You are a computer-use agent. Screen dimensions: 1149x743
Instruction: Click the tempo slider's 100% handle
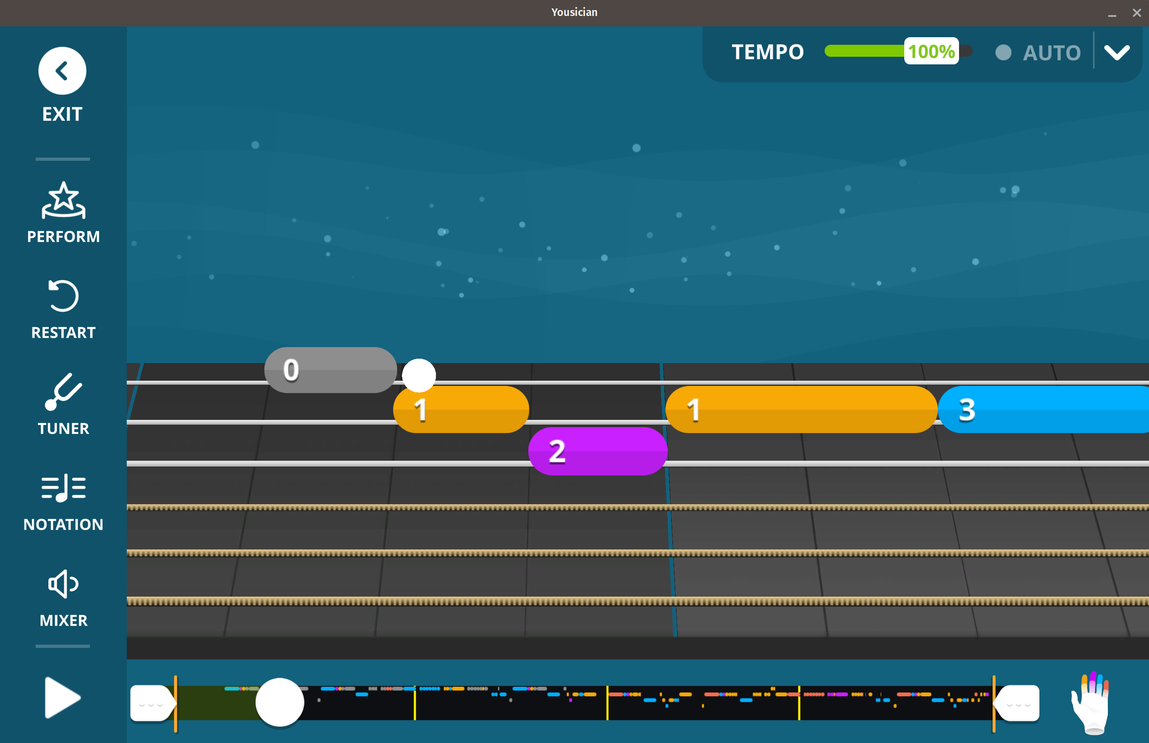931,52
